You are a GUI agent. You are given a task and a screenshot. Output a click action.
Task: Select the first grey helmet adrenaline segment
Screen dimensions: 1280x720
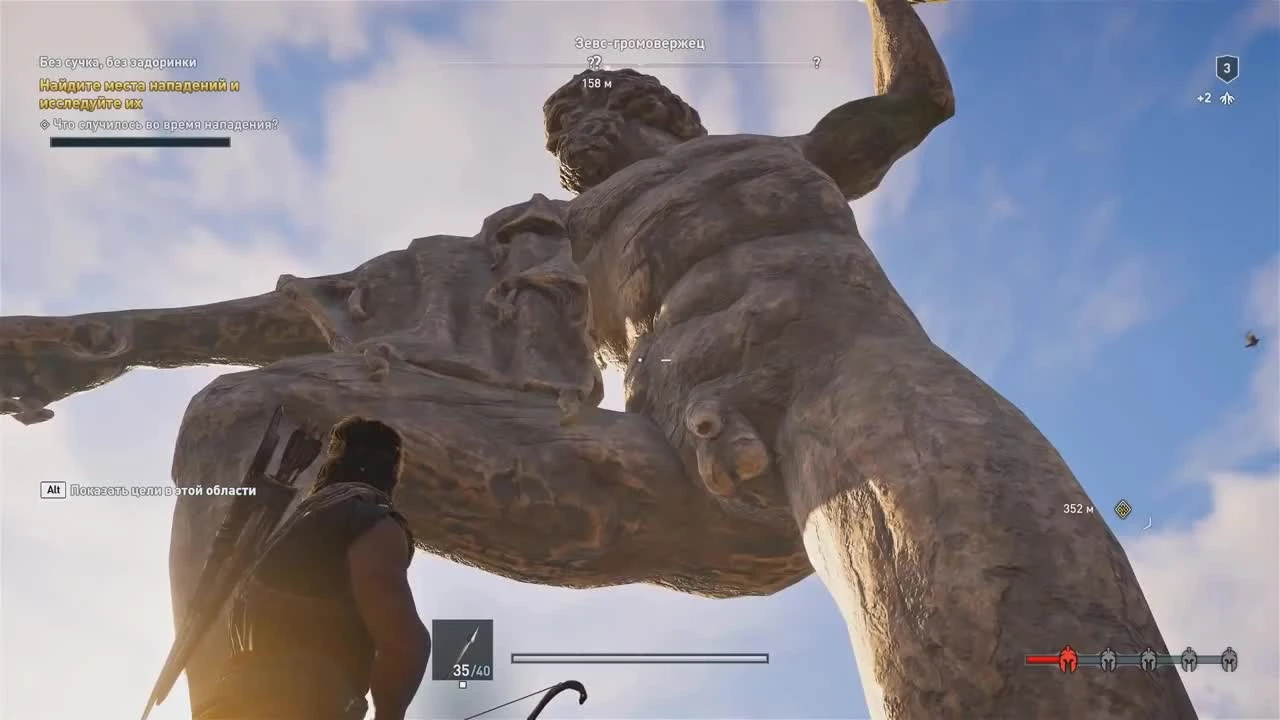[x=1108, y=659]
